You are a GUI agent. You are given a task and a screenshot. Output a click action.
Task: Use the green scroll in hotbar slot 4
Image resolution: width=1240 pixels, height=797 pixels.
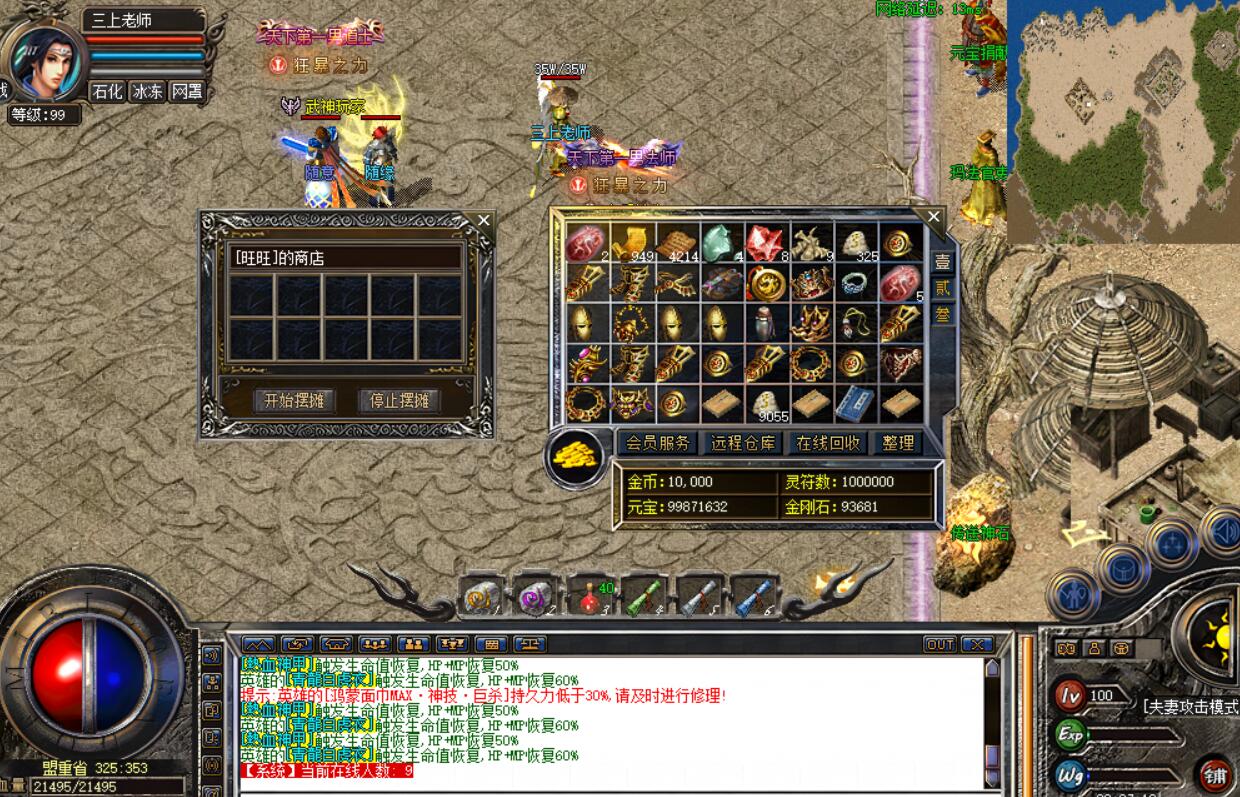(643, 597)
